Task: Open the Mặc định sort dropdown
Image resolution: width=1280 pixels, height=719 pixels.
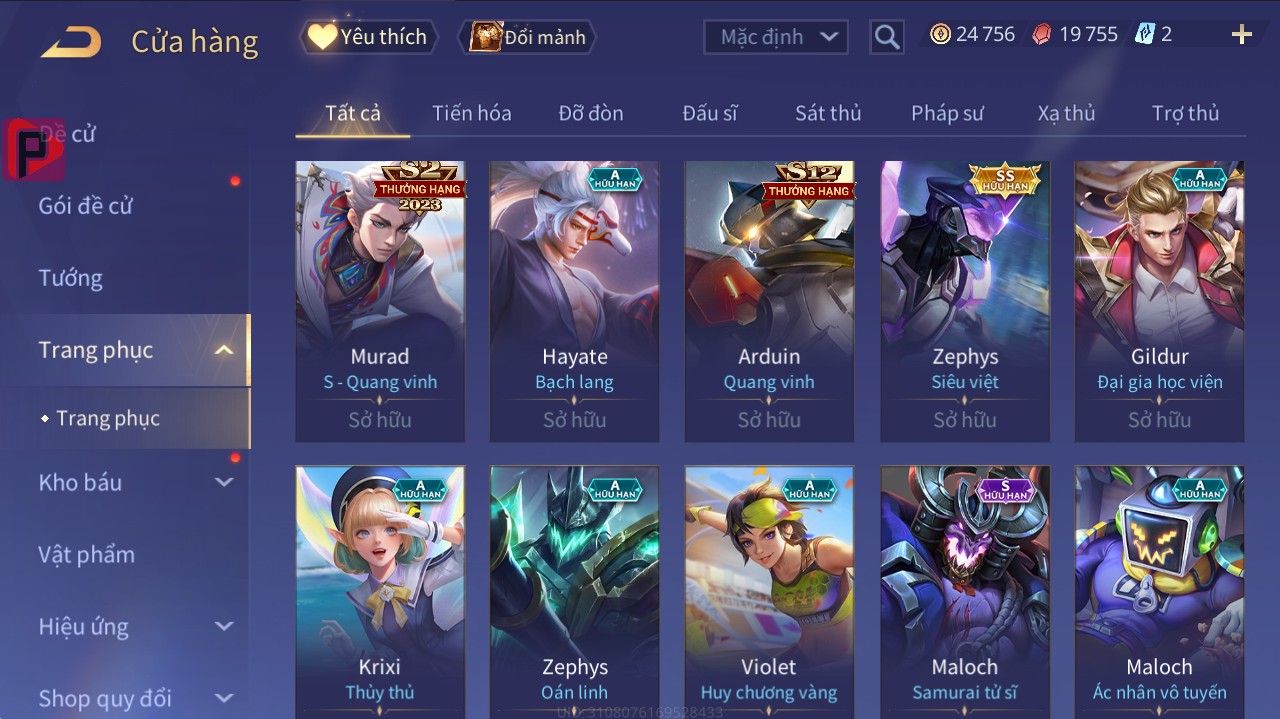Action: pyautogui.click(x=776, y=37)
